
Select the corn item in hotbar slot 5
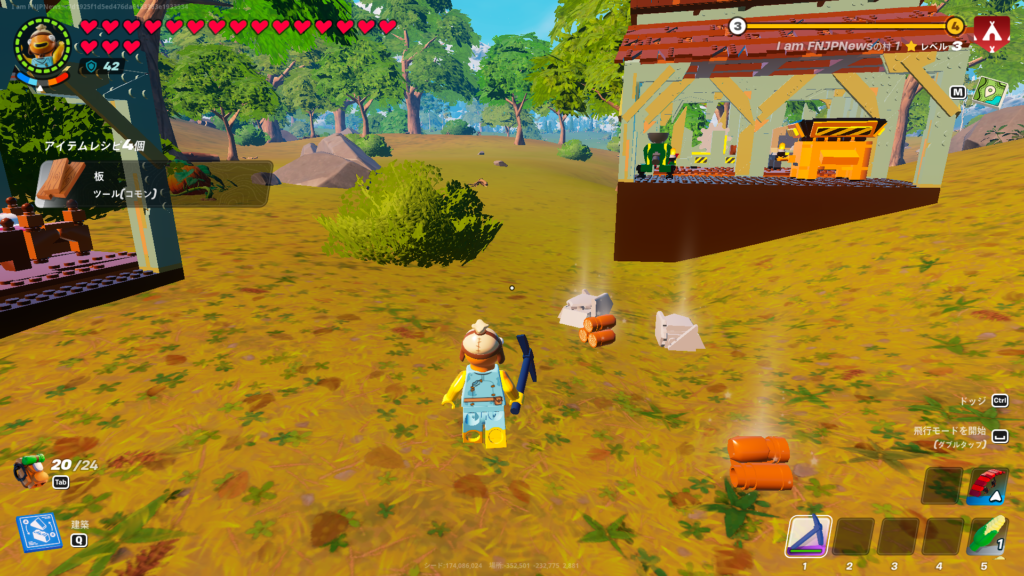pyautogui.click(x=986, y=536)
